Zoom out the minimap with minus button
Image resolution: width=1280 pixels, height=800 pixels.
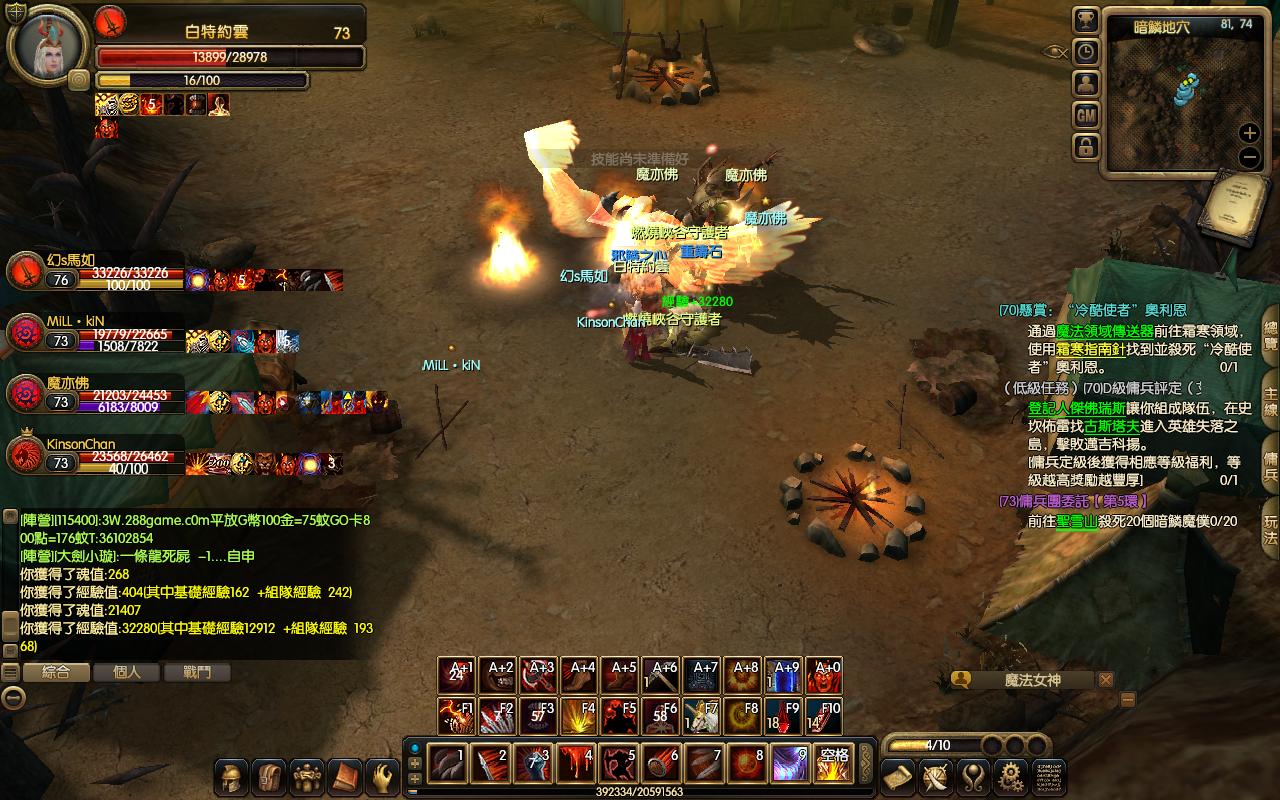point(1249,157)
